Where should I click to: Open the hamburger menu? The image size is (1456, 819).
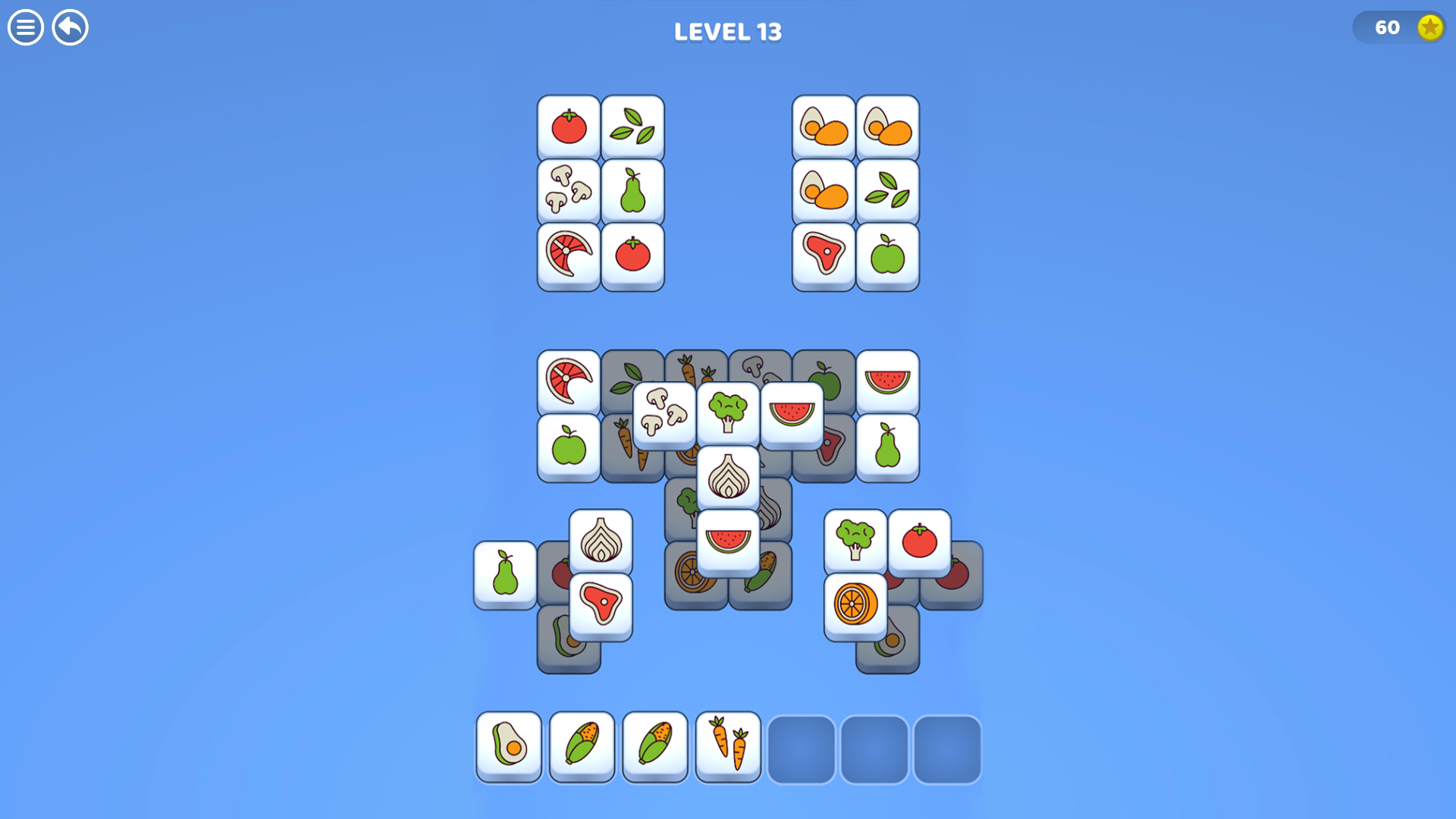coord(25,28)
